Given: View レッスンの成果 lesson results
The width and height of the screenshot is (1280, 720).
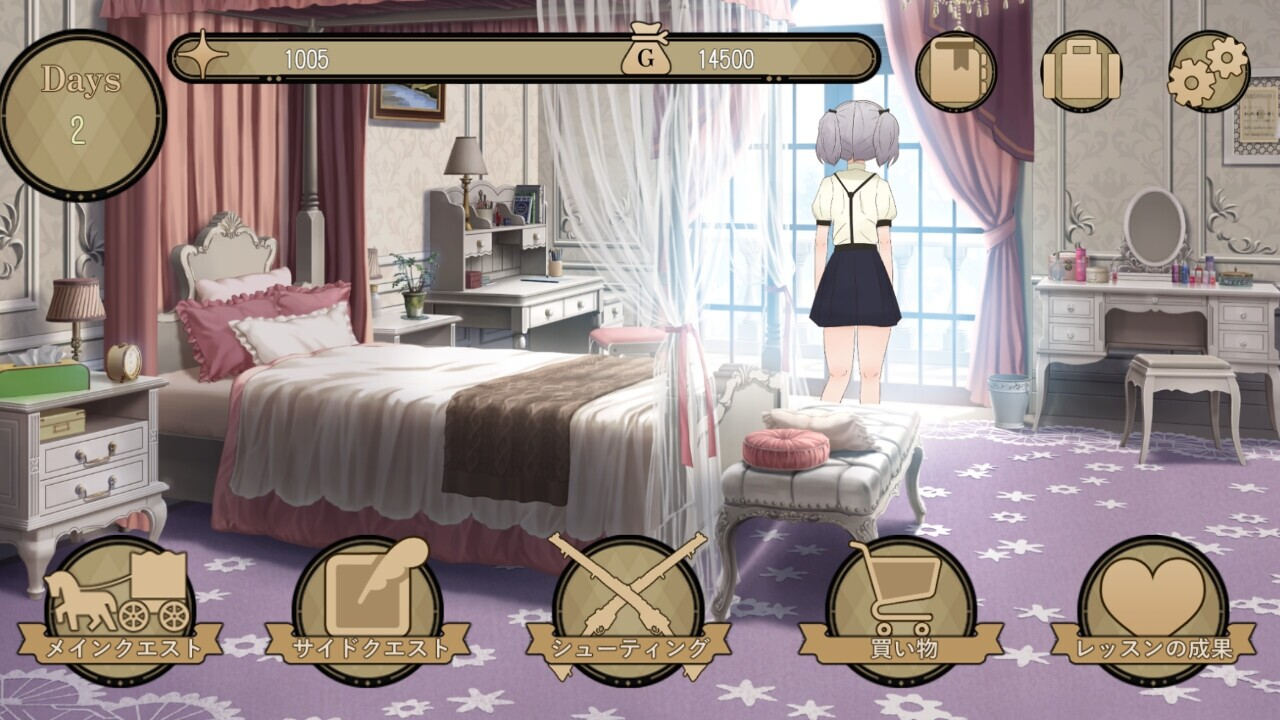Looking at the screenshot, I should (x=1152, y=608).
